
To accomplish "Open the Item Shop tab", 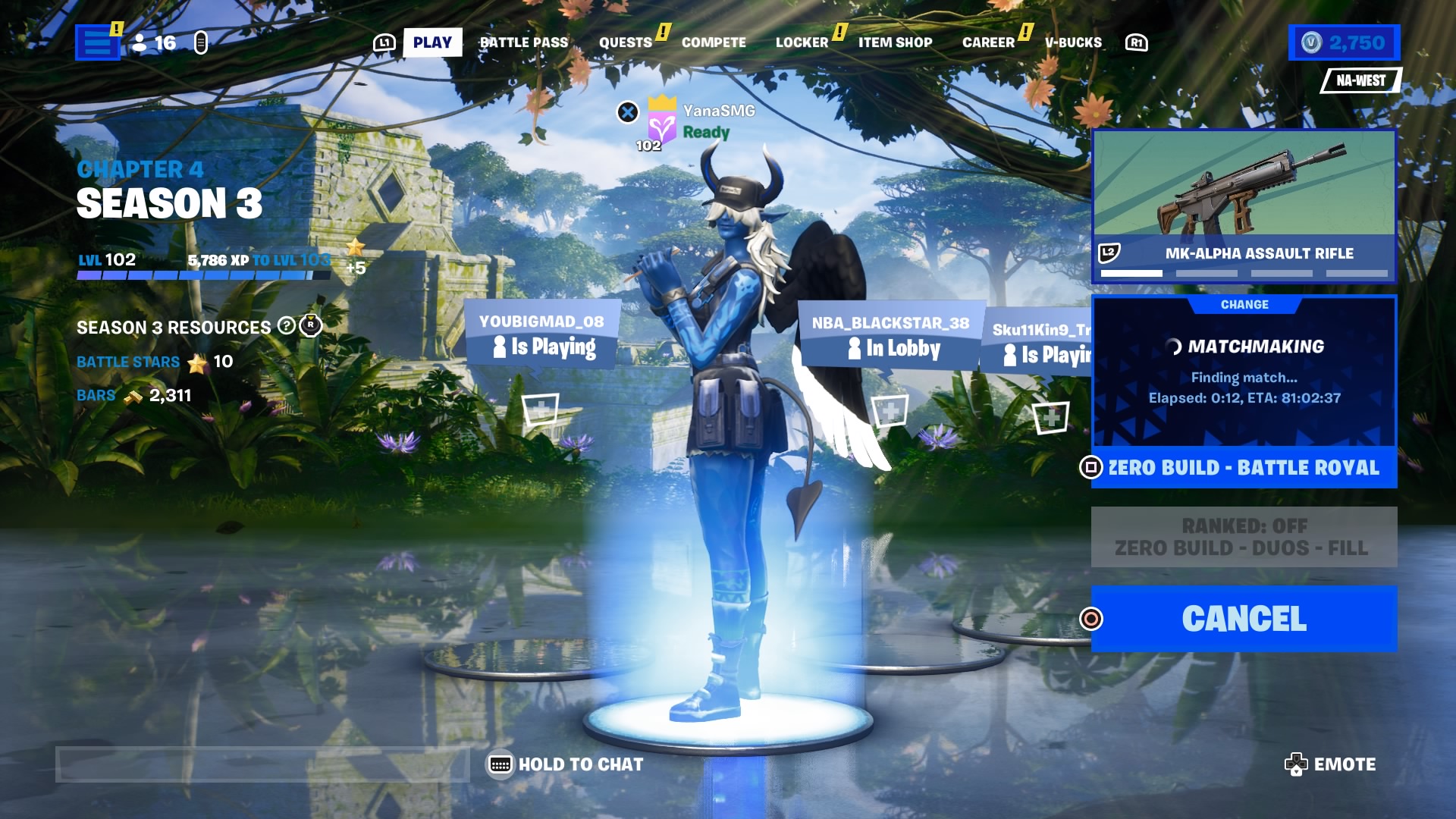I will pos(895,42).
